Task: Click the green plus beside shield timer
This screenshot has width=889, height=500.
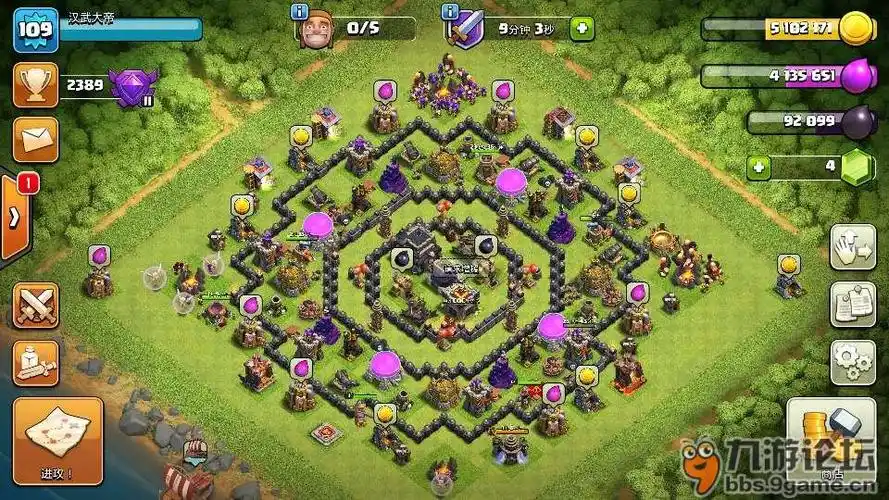Action: pyautogui.click(x=581, y=28)
